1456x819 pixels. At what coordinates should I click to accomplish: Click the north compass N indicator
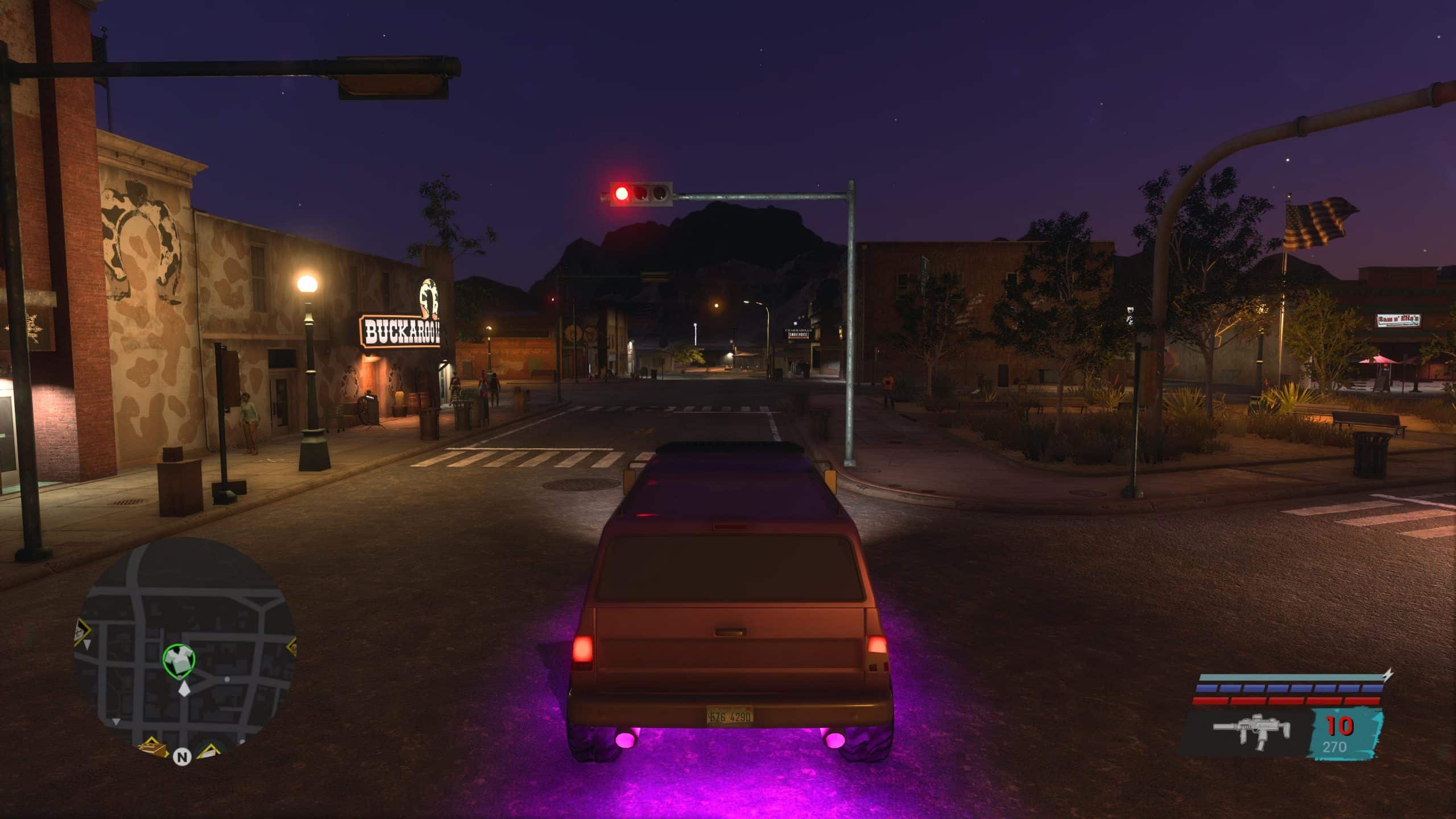click(x=182, y=757)
